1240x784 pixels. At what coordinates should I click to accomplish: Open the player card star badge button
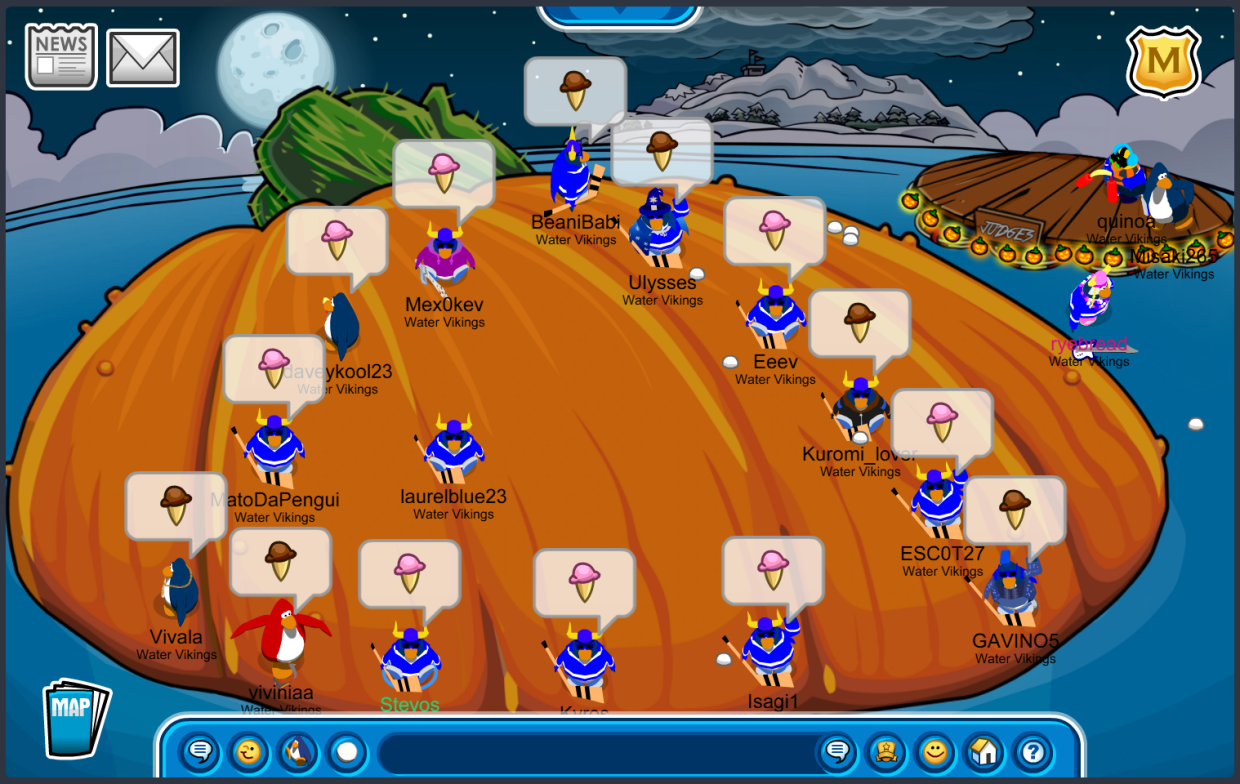coord(886,751)
